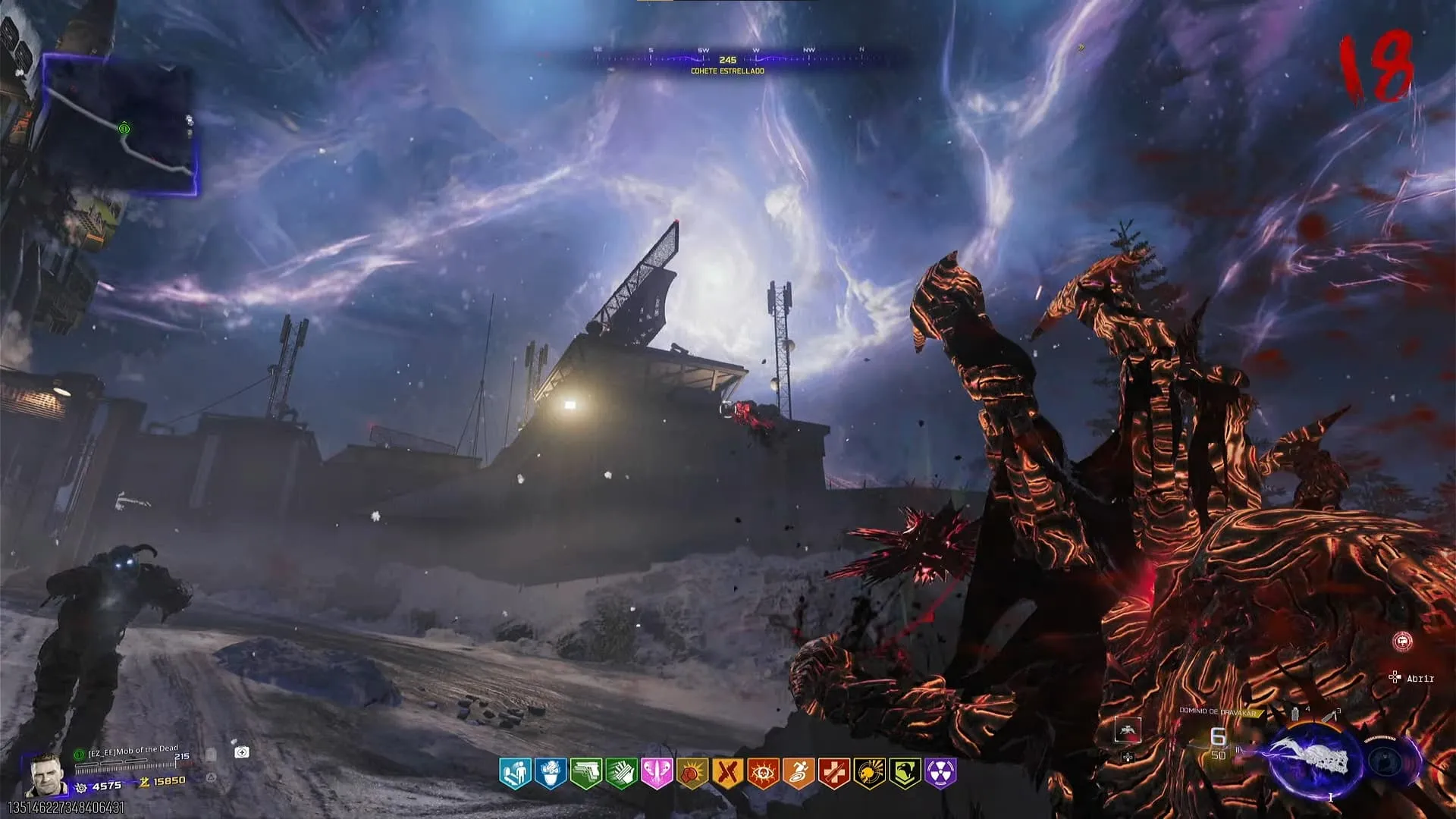The width and height of the screenshot is (1456, 819).
Task: Click the green pistol perk icon
Action: [x=586, y=773]
